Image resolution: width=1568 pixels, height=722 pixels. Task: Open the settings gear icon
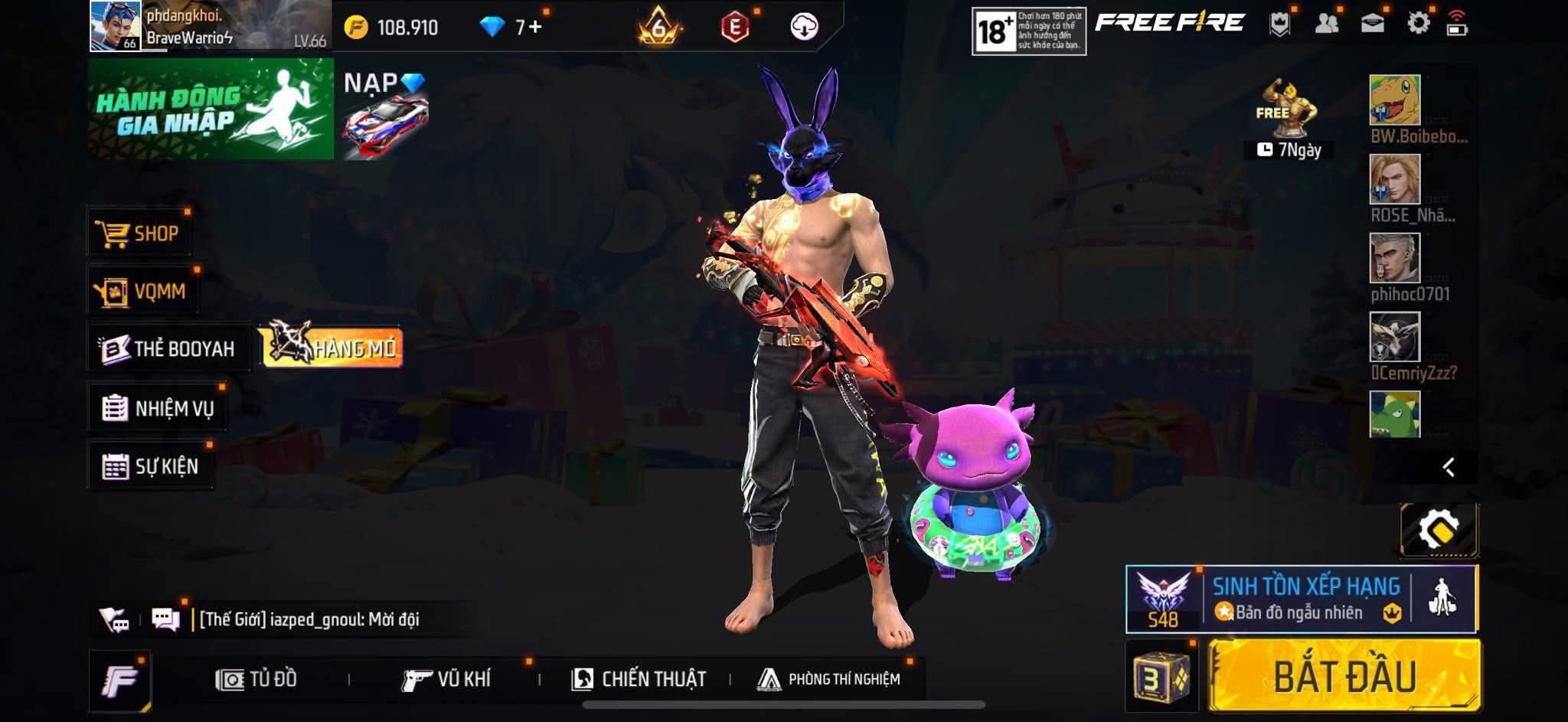pos(1418,24)
